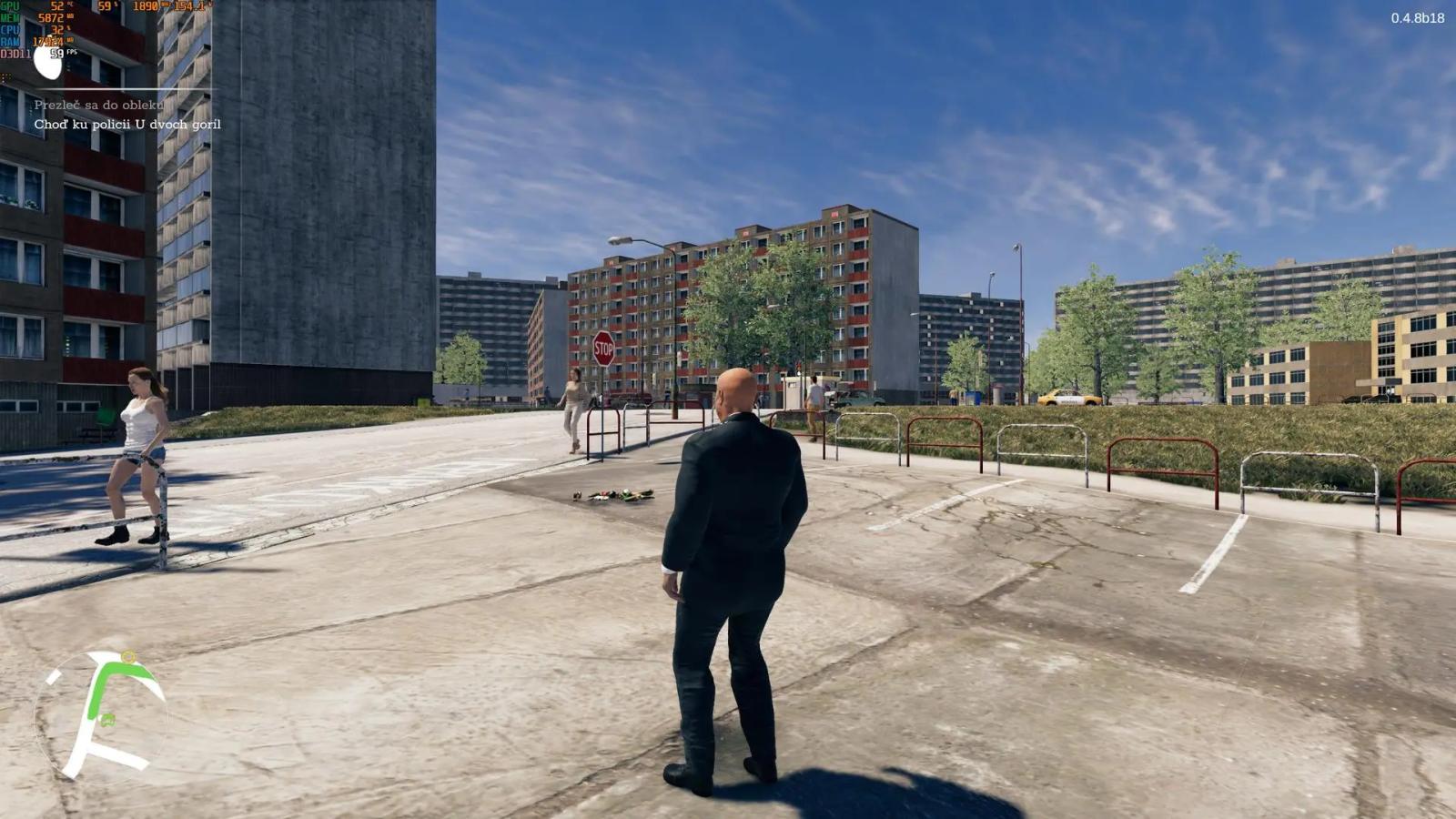Click the trash pile lying on the road

pos(612,497)
